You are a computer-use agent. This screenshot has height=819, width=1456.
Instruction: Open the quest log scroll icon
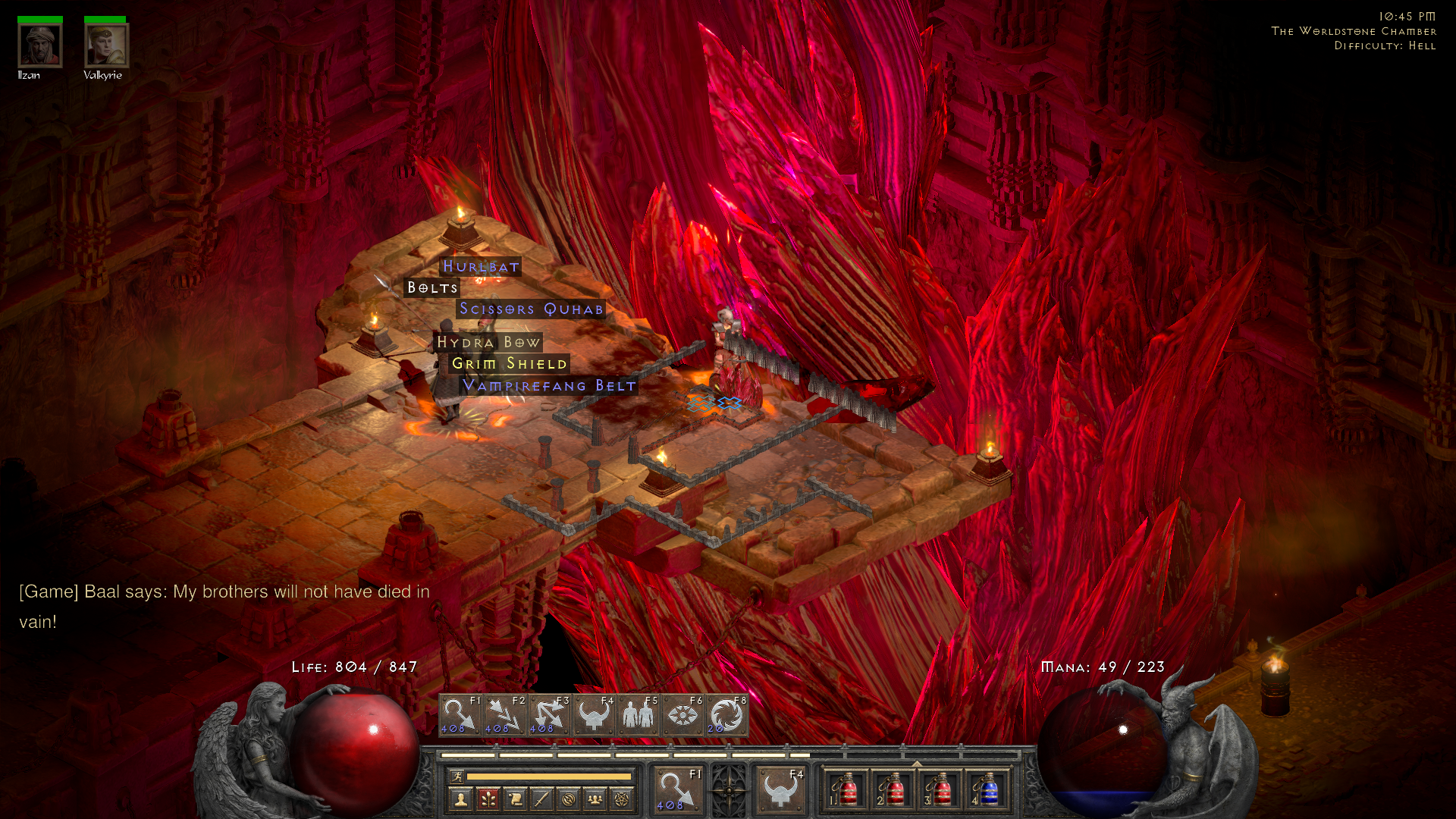[516, 798]
